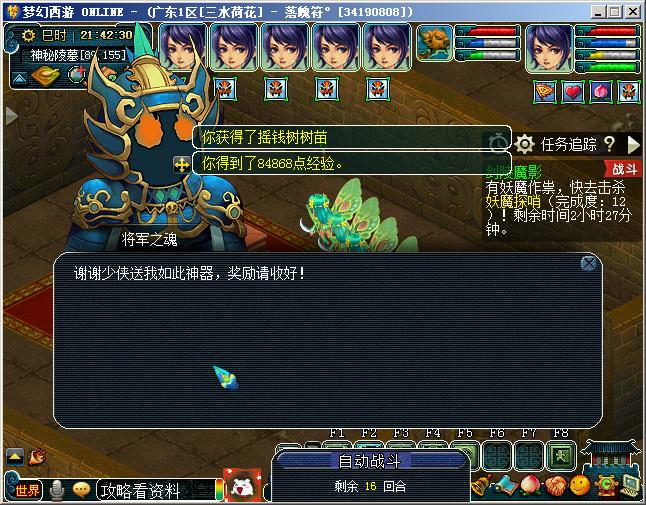Close the game window

(x=632, y=11)
